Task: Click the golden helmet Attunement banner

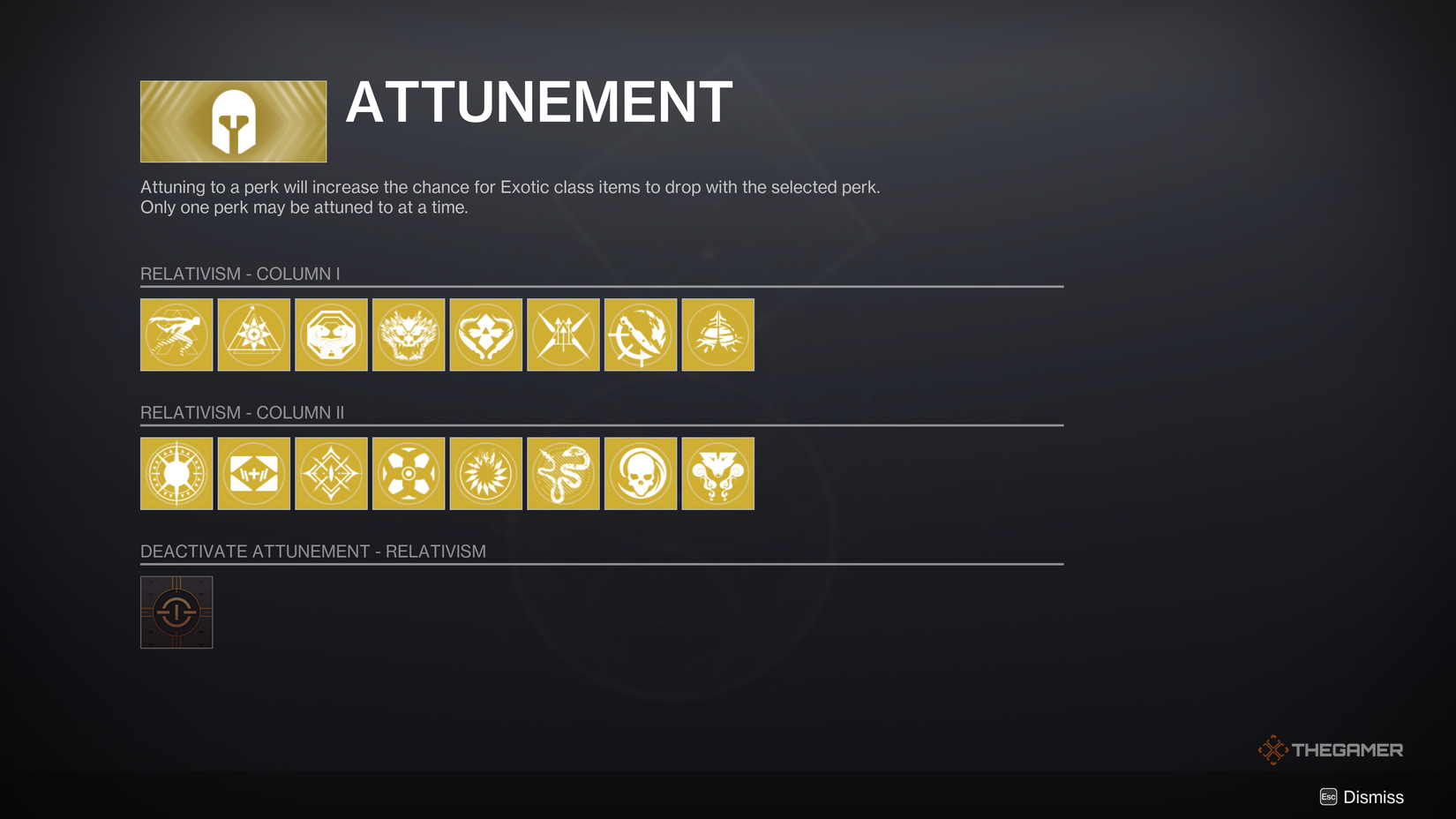Action: (x=232, y=121)
